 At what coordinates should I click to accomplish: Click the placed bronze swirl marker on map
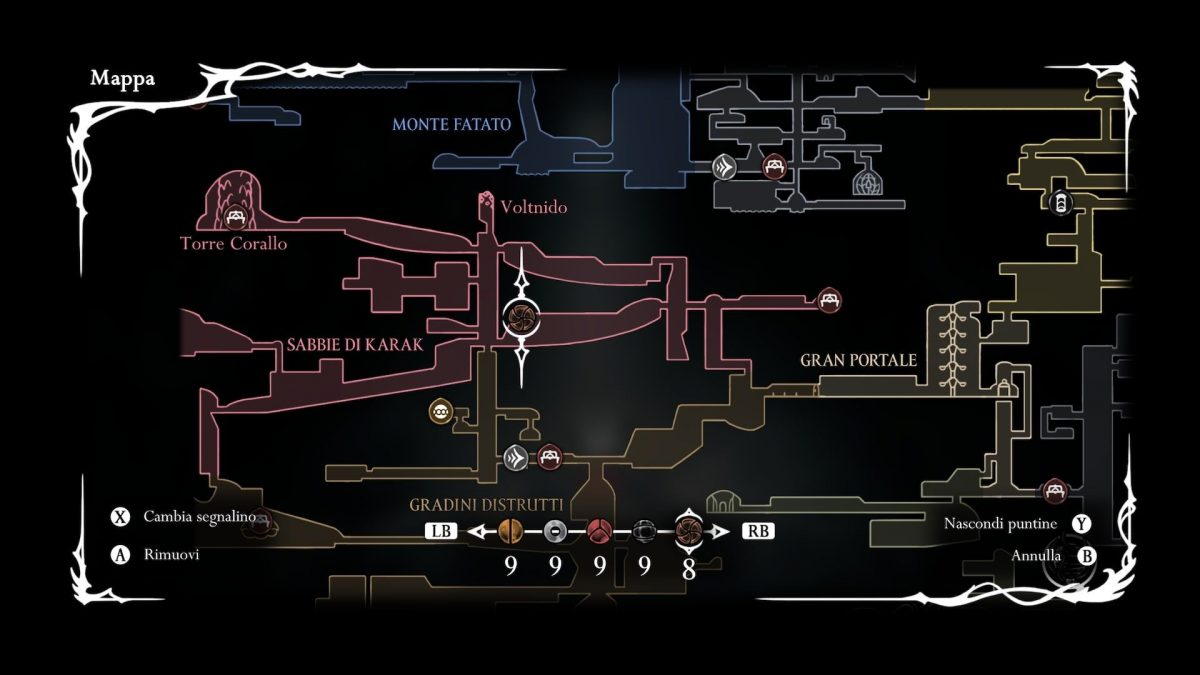click(x=521, y=319)
